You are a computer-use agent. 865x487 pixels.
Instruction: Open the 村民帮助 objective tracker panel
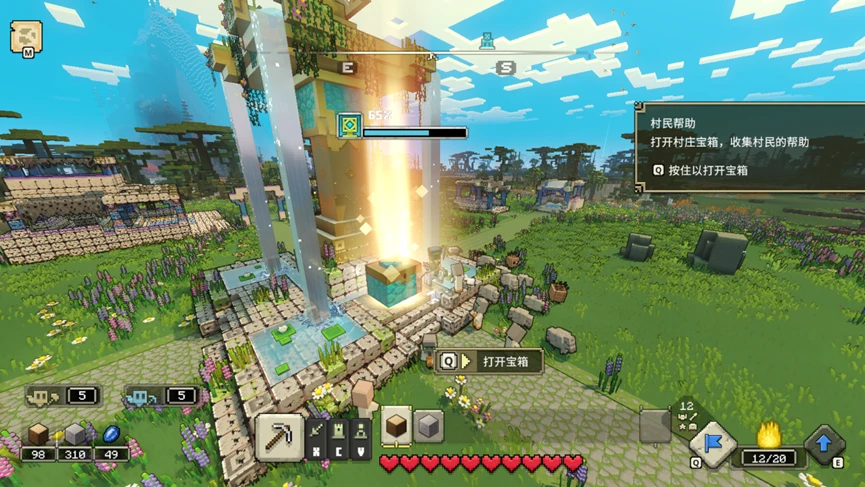click(748, 147)
